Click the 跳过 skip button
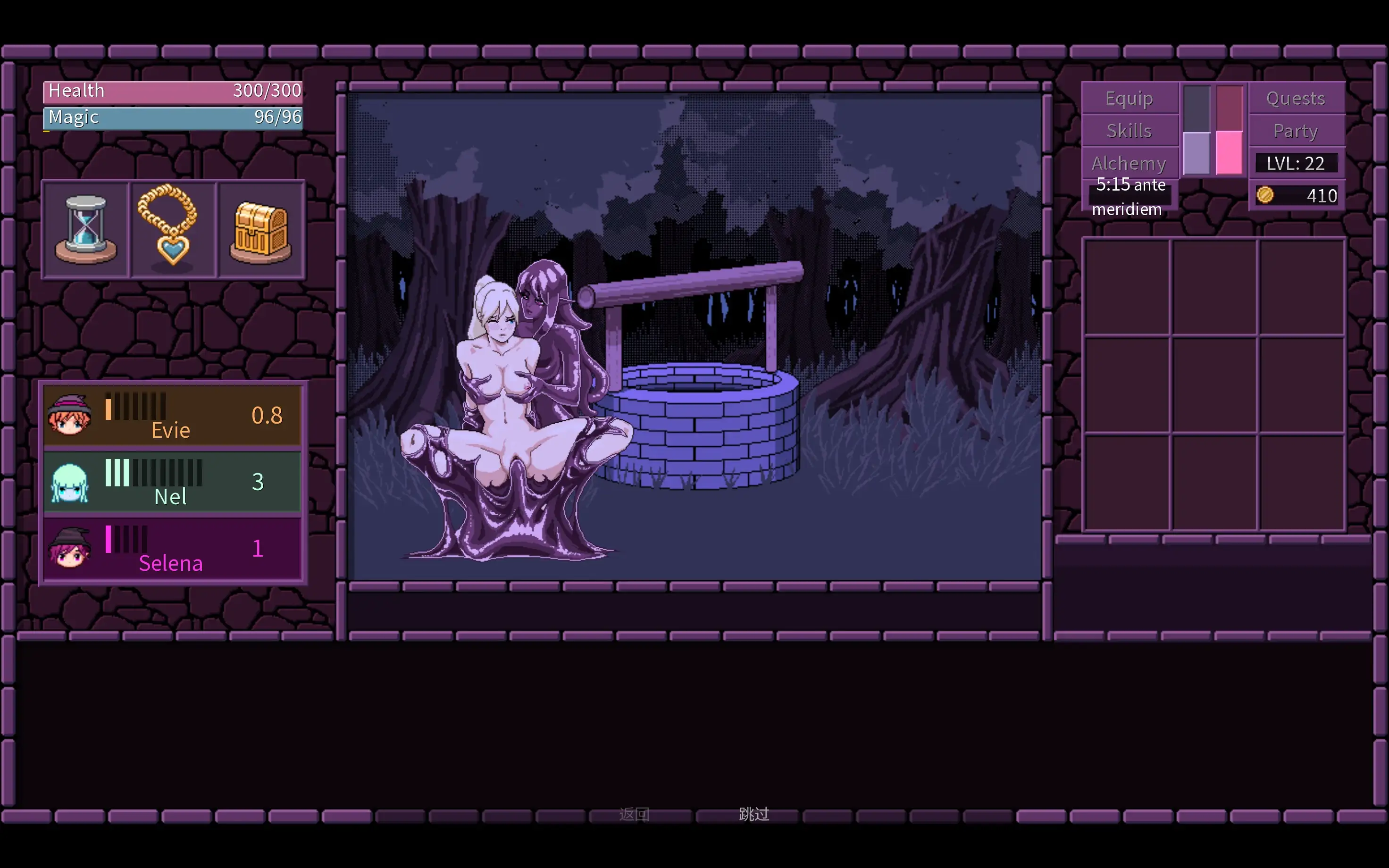 tap(753, 814)
